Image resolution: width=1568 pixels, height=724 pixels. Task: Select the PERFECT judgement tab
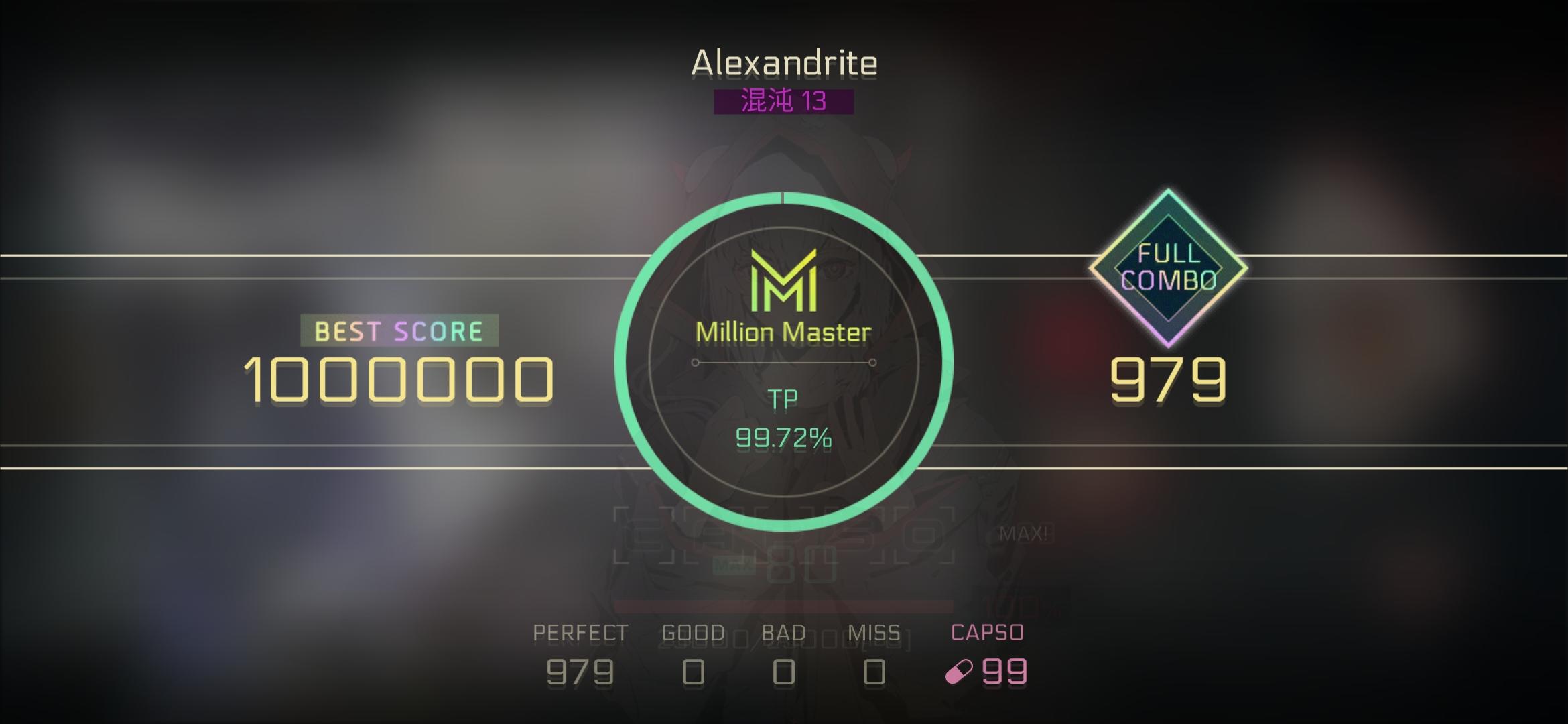coord(580,631)
